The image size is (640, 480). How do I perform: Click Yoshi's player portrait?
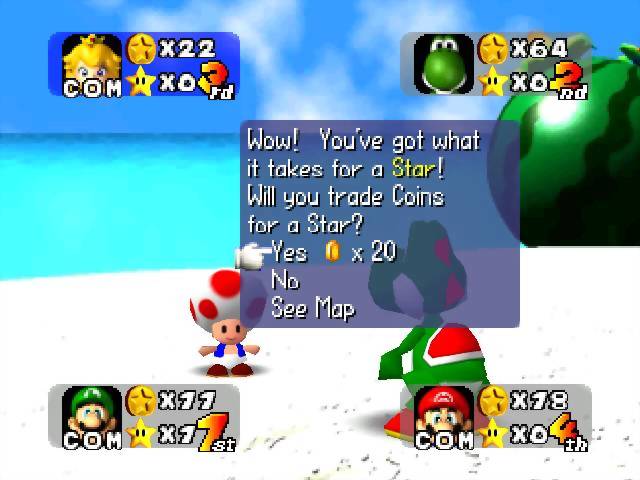point(444,62)
